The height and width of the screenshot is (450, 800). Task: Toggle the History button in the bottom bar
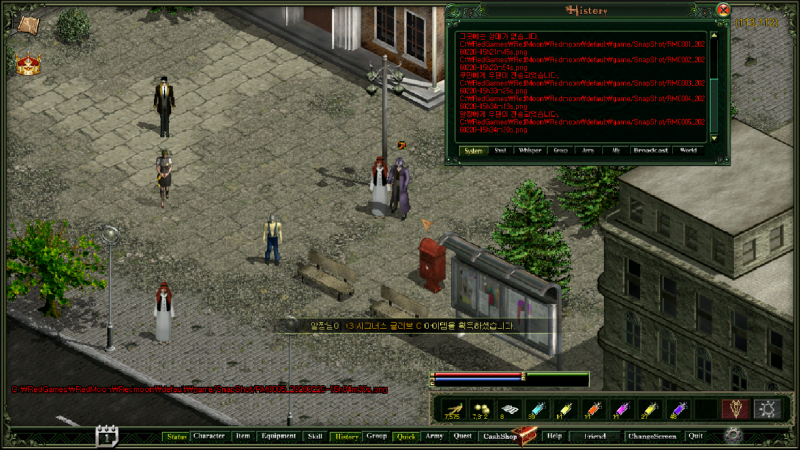pos(345,436)
